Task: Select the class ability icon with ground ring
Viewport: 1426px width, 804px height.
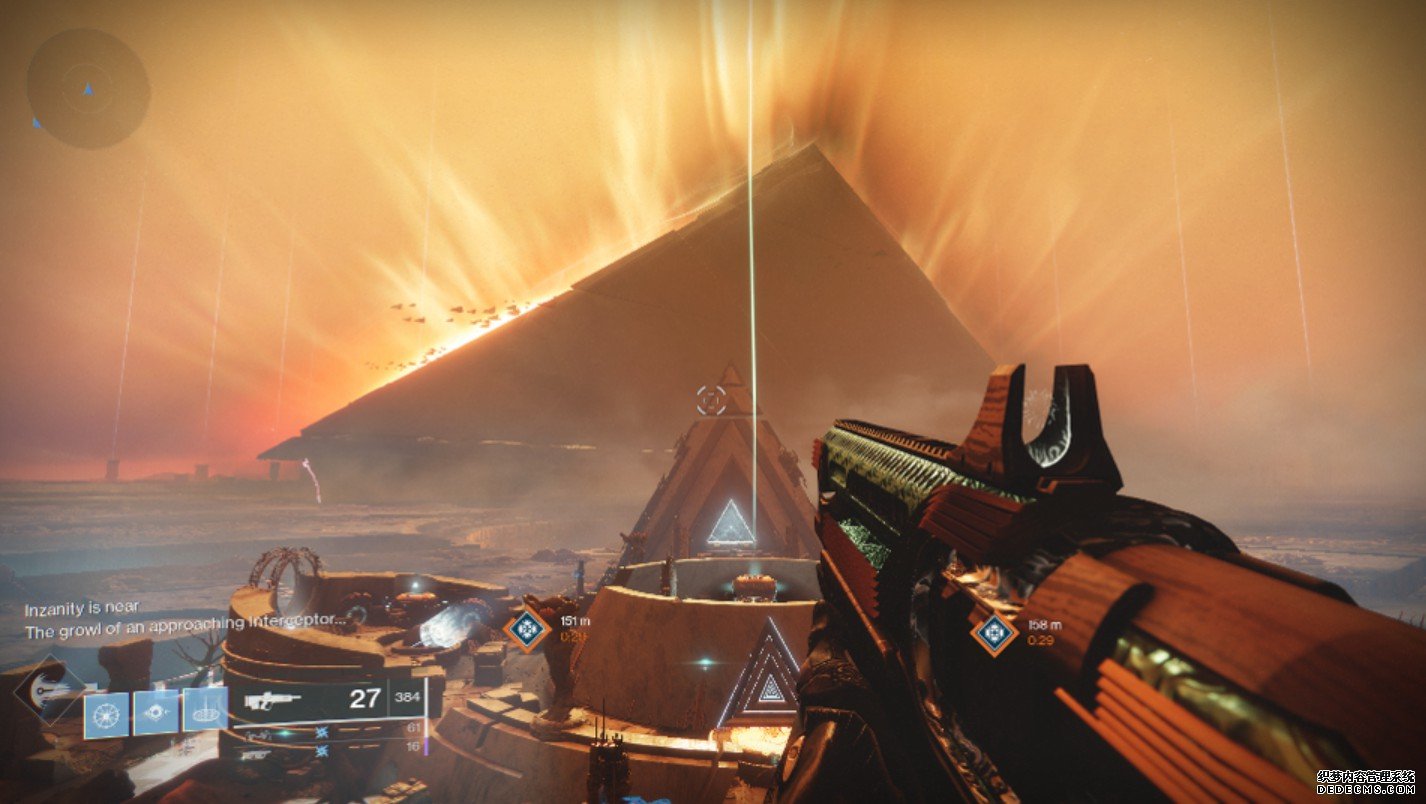Action: point(206,709)
